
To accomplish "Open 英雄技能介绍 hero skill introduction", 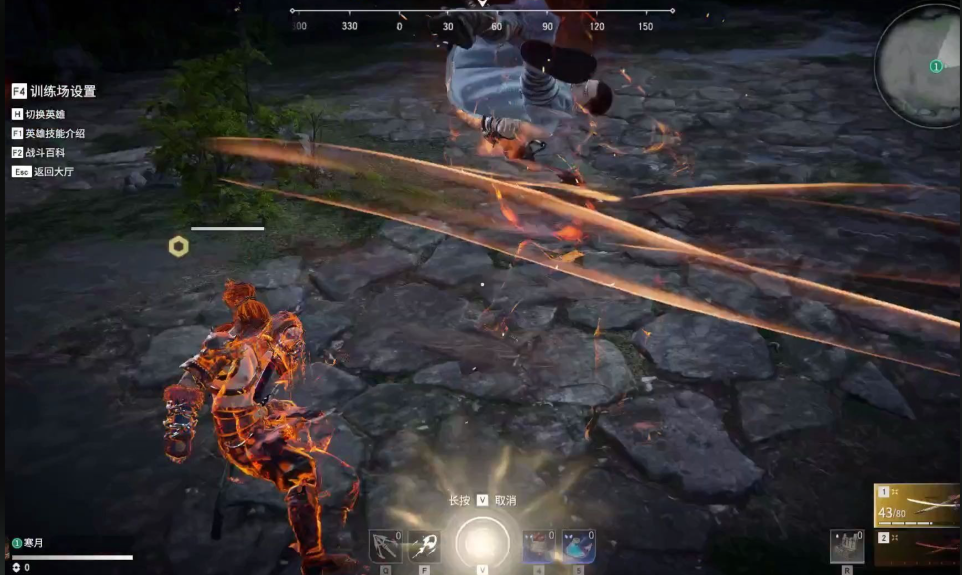I will [54, 133].
